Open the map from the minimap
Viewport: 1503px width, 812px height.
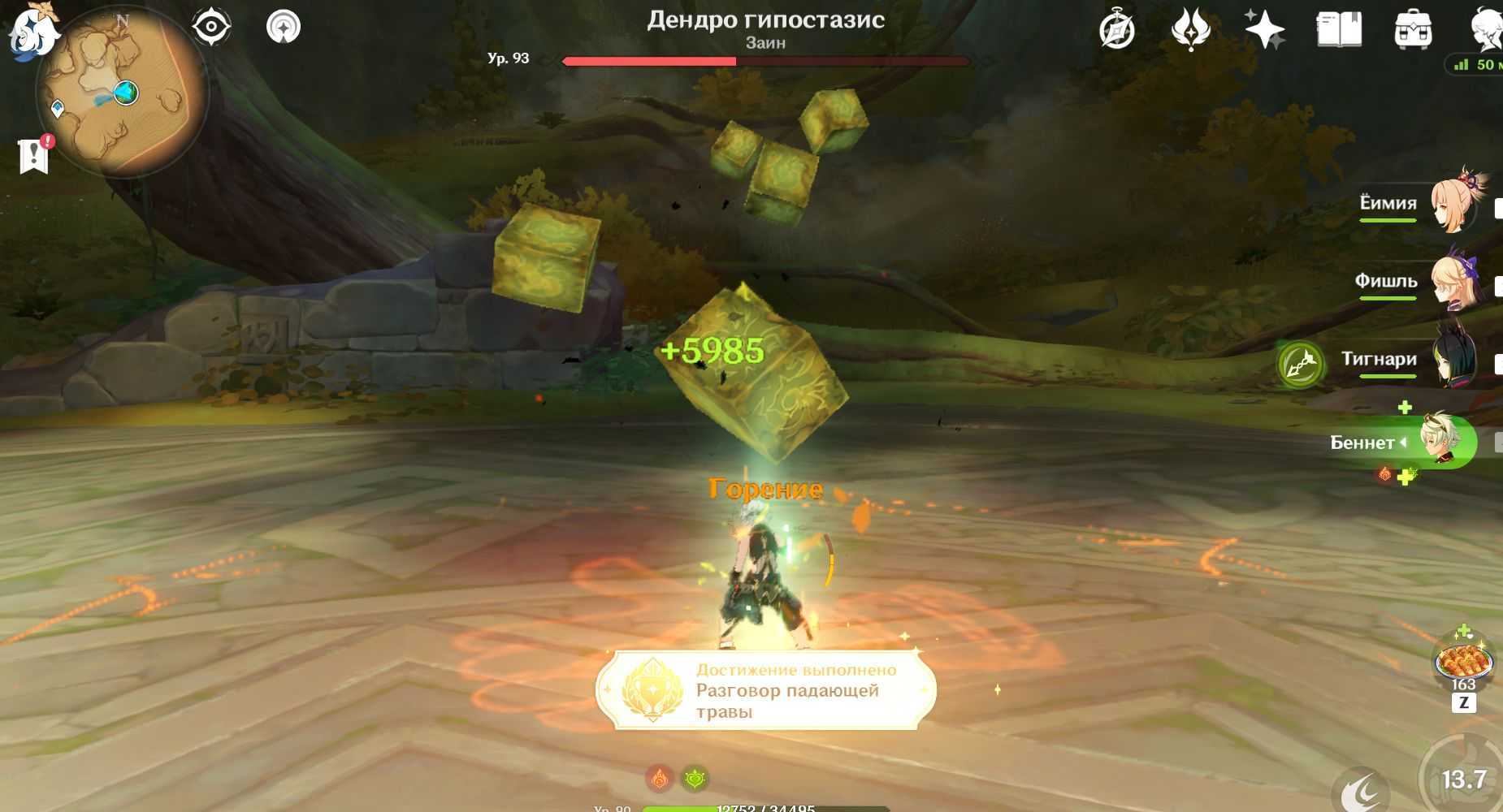(120, 91)
